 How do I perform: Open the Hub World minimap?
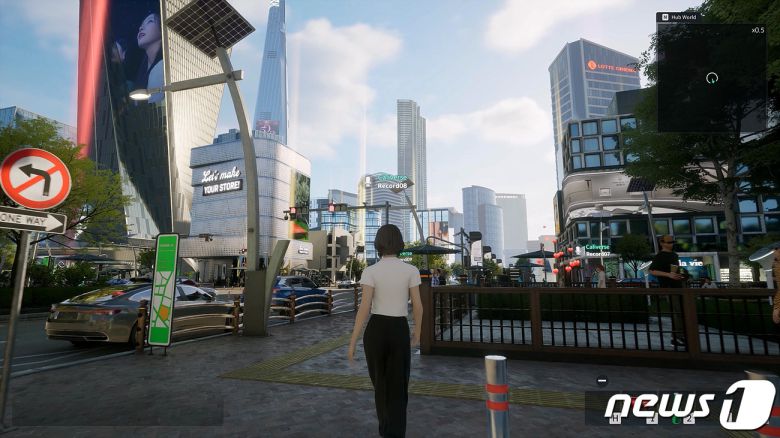pyautogui.click(x=711, y=78)
